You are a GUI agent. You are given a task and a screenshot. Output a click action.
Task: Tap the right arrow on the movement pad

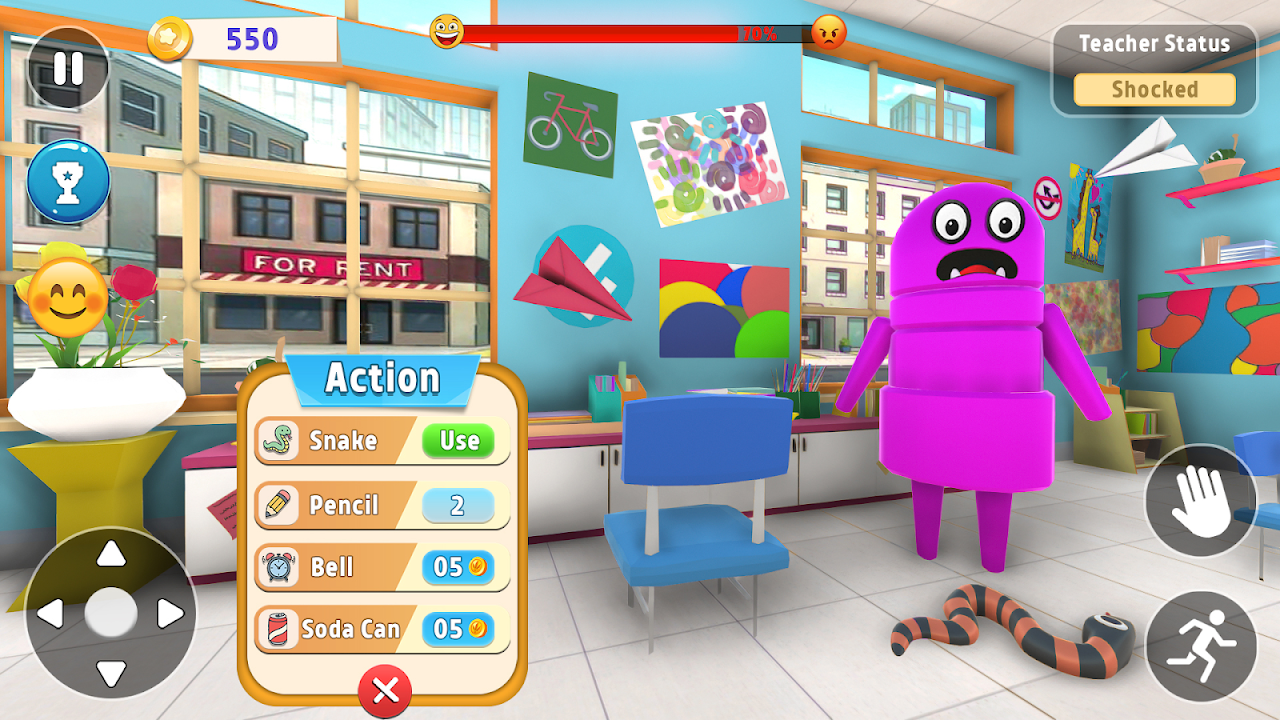[170, 613]
